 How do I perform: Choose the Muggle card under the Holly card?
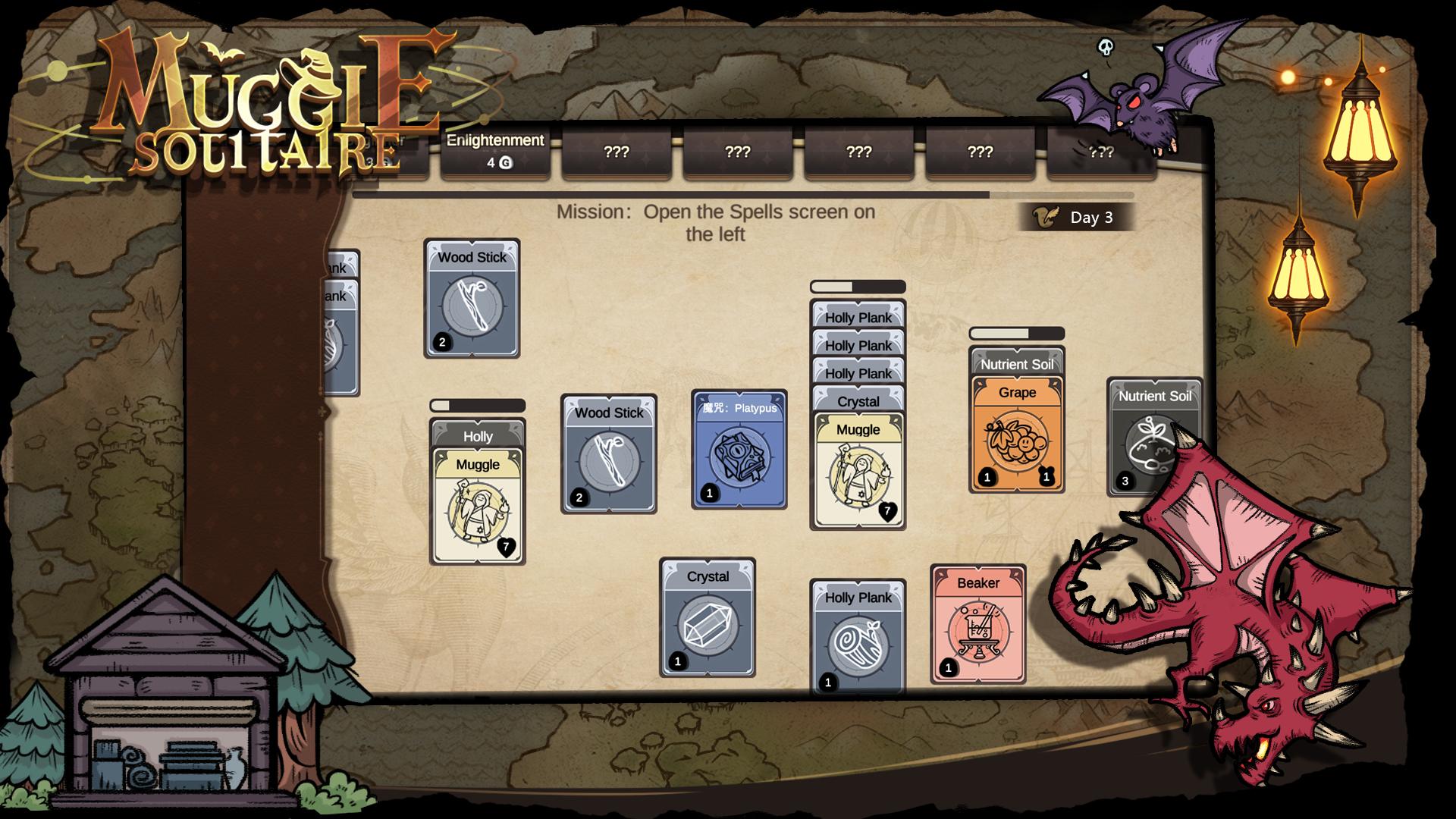477,505
